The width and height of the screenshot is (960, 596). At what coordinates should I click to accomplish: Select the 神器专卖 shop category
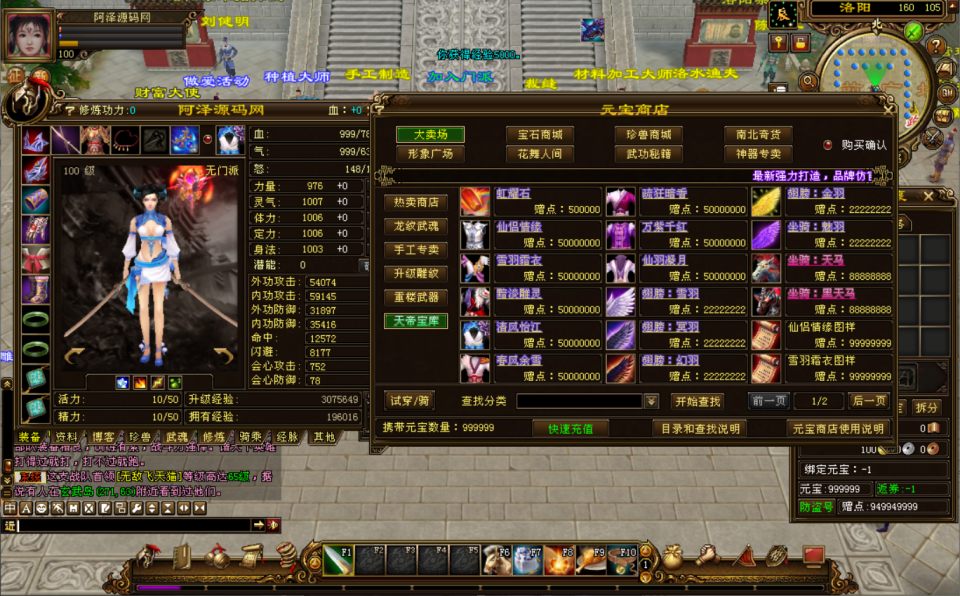[x=758, y=154]
